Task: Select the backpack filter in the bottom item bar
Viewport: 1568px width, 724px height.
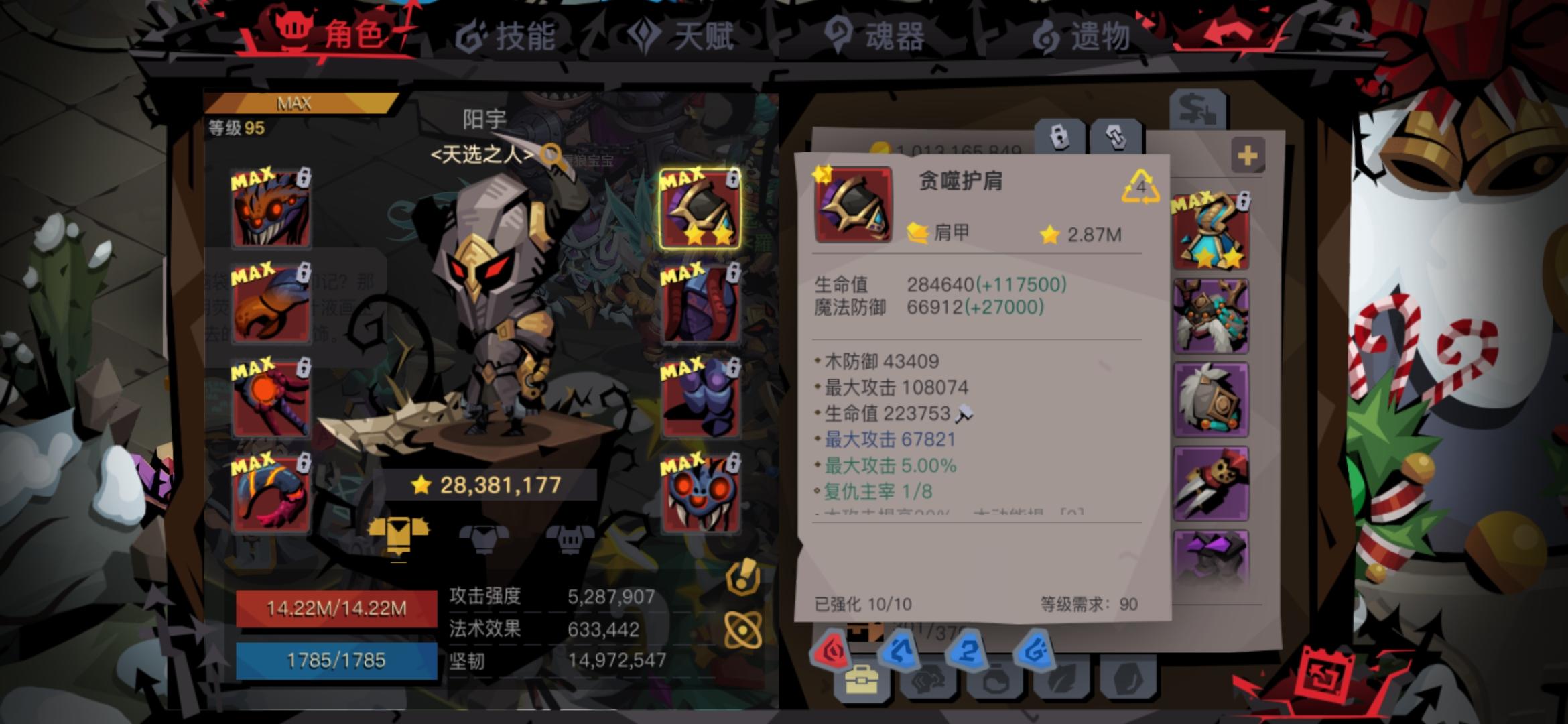Action: coord(863,682)
